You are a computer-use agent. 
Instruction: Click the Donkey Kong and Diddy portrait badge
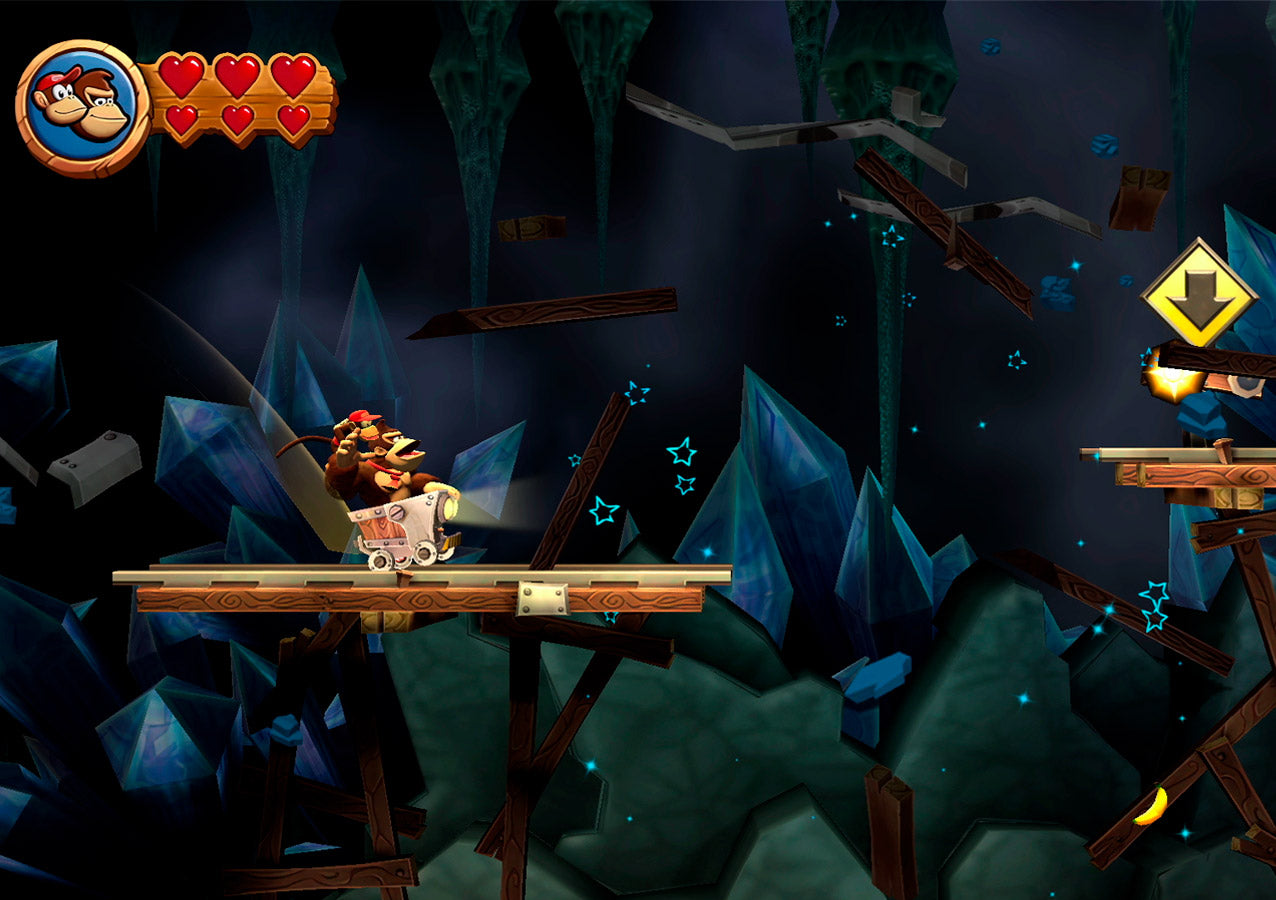tap(82, 107)
